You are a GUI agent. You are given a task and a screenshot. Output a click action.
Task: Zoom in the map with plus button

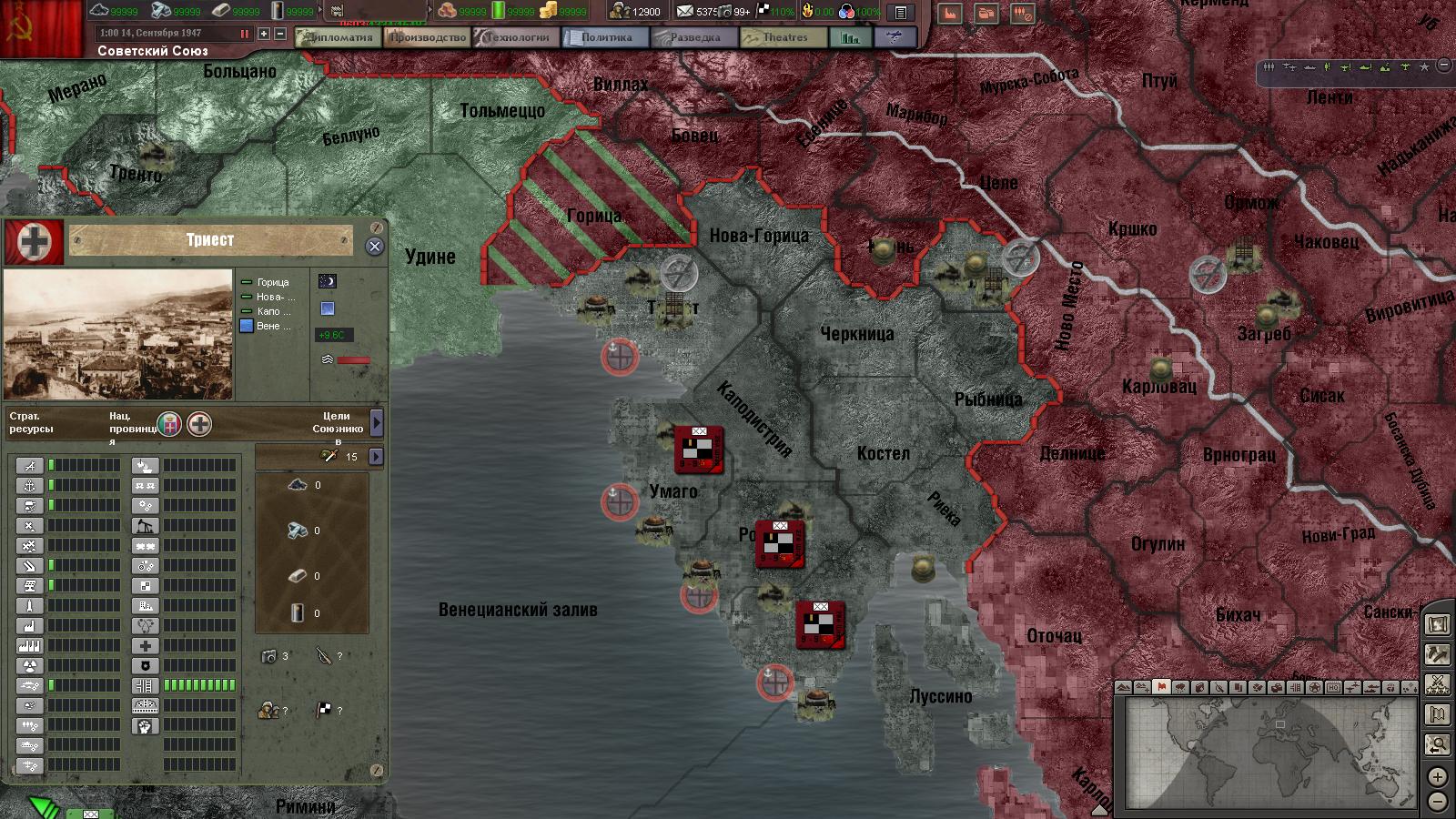click(1437, 776)
